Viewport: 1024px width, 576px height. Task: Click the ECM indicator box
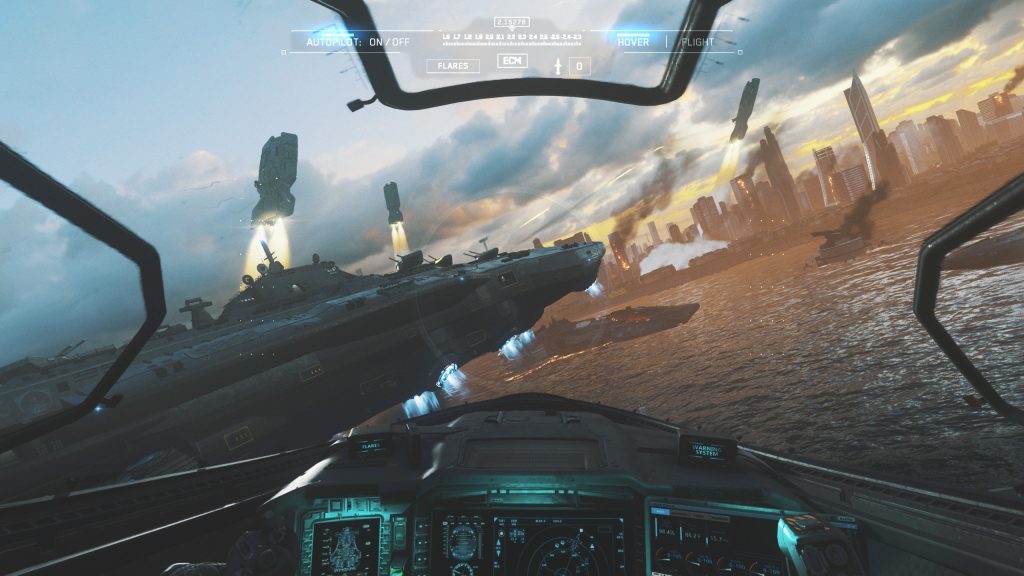click(x=511, y=61)
